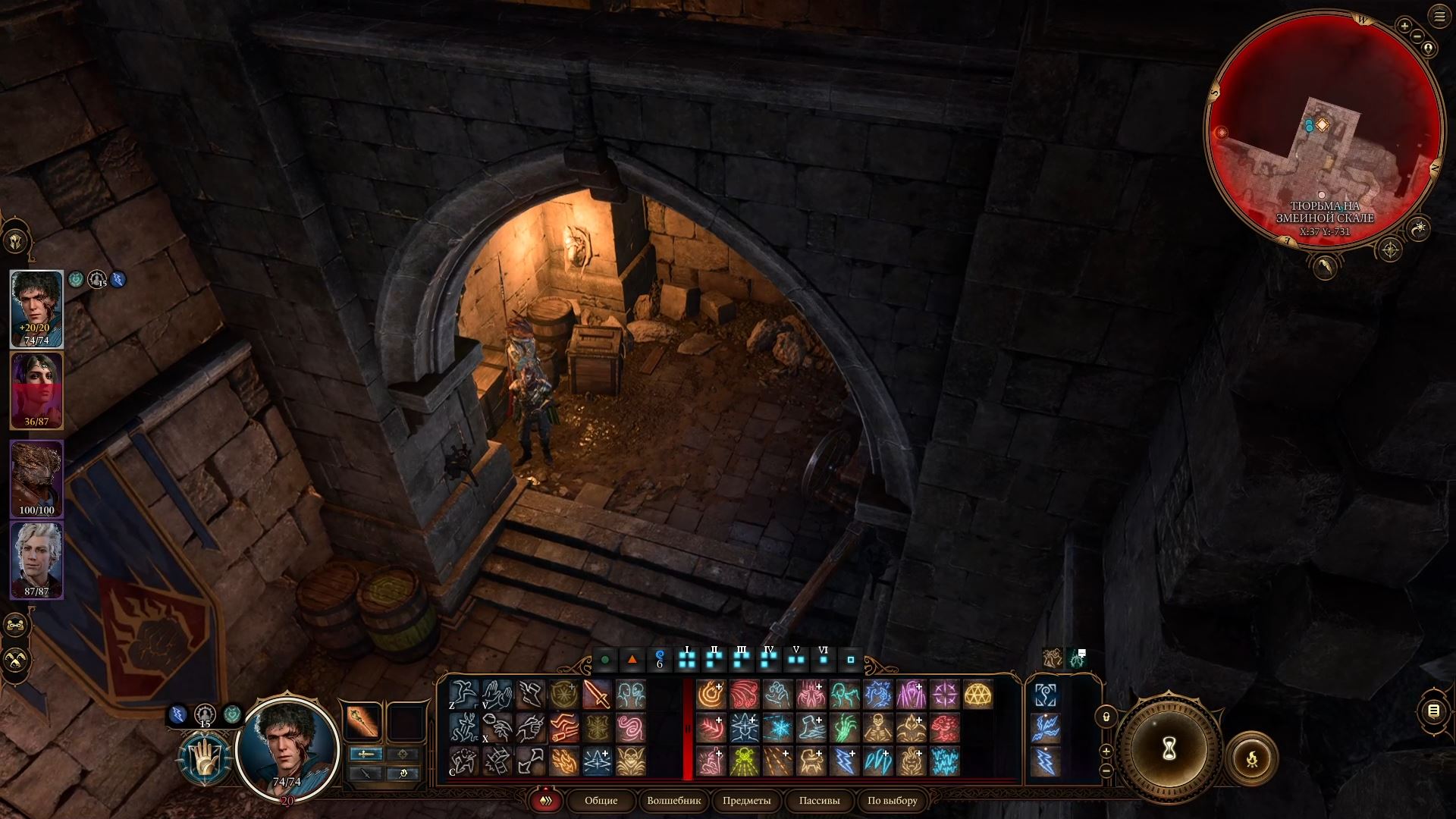
Task: Select the dragonborn party member portrait
Action: tap(36, 479)
